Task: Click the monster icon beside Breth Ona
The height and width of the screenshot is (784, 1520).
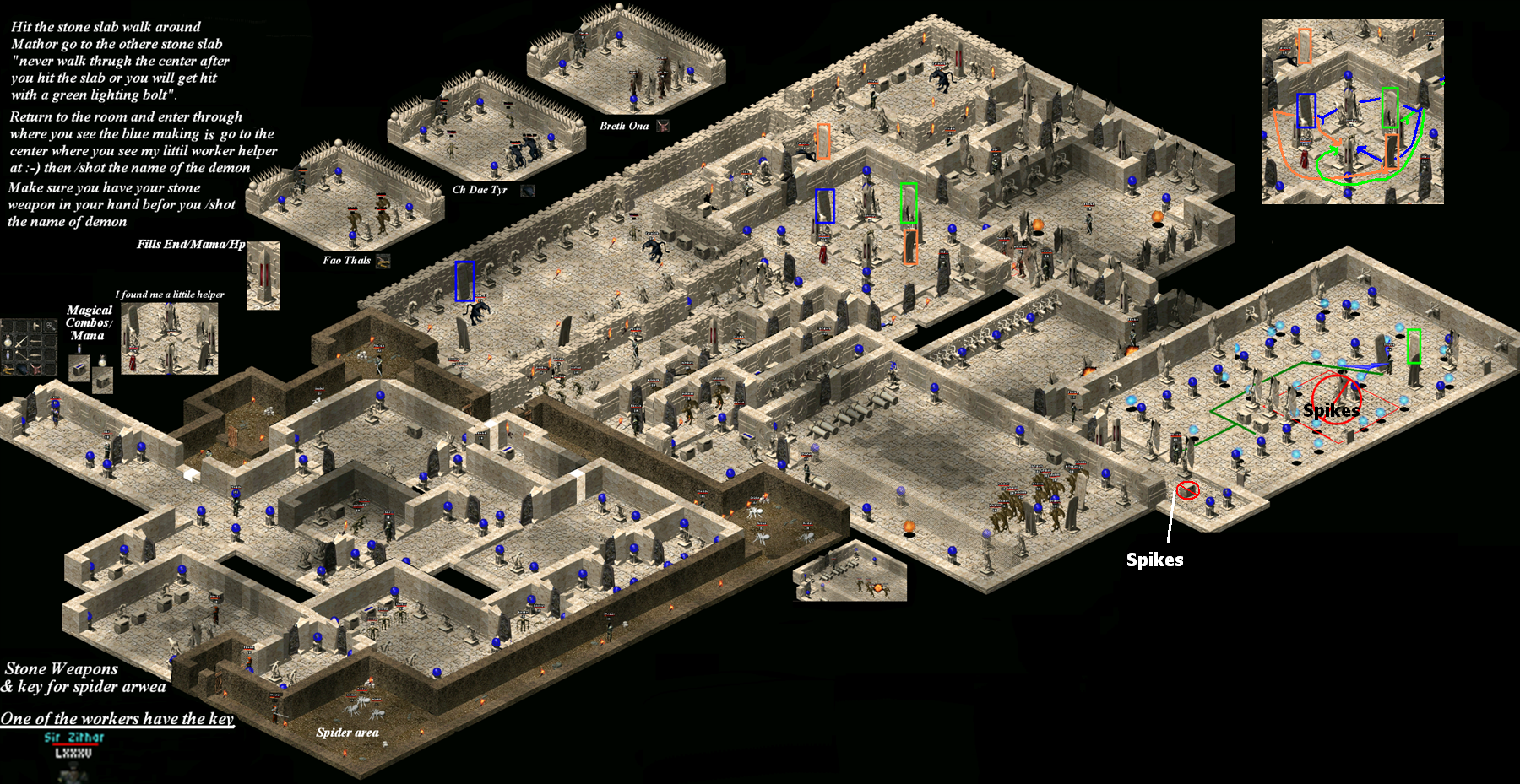Action: tap(664, 127)
